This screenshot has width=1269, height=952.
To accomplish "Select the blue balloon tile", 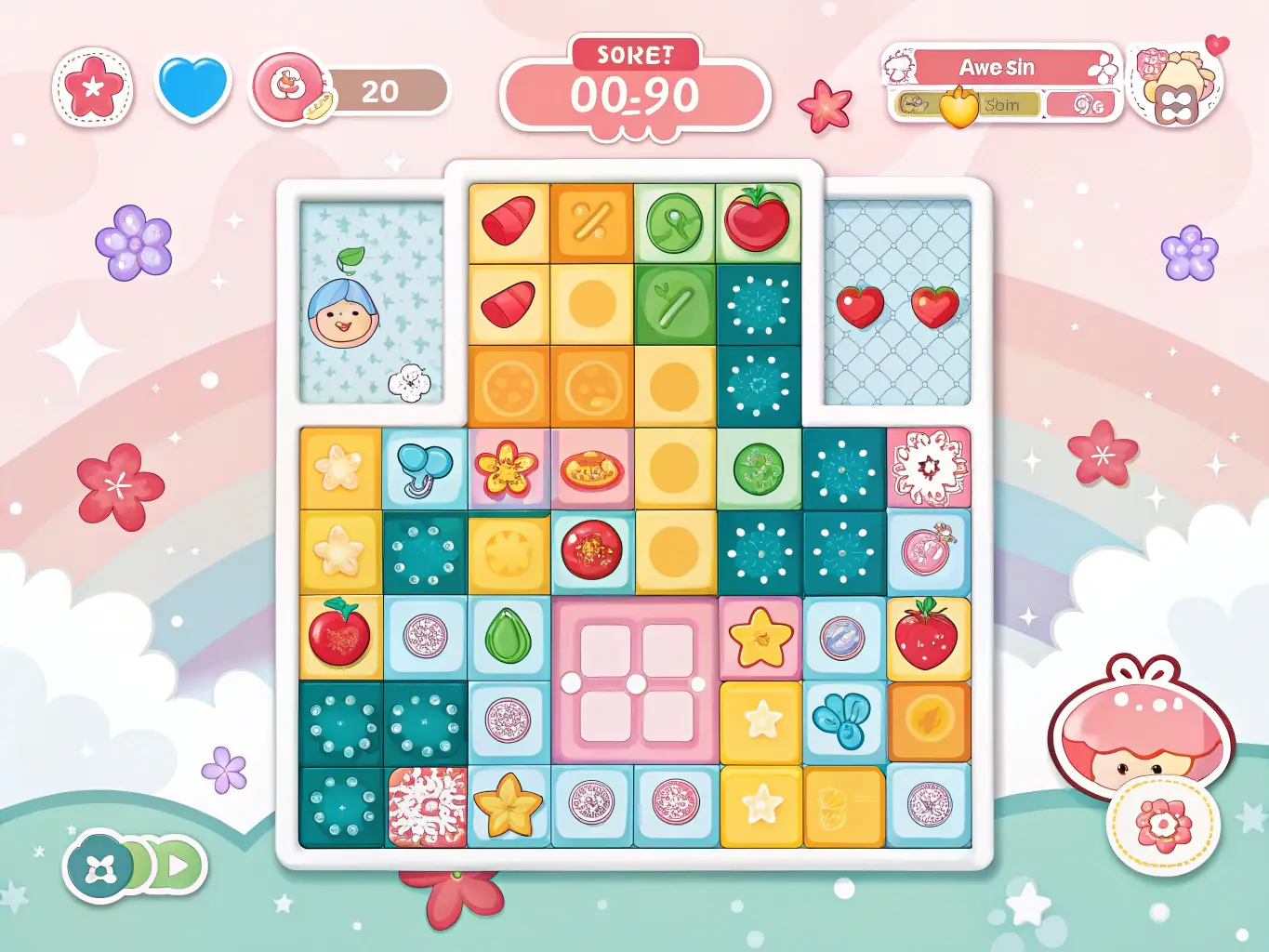I will (424, 469).
